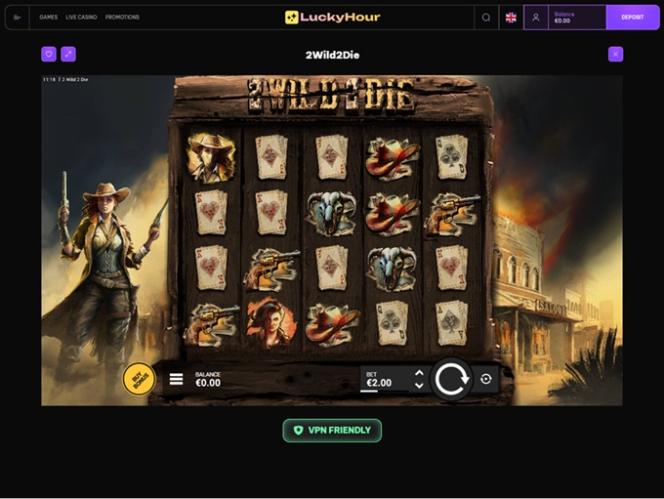Toggle the sidebar collapse icon

click(x=17, y=17)
